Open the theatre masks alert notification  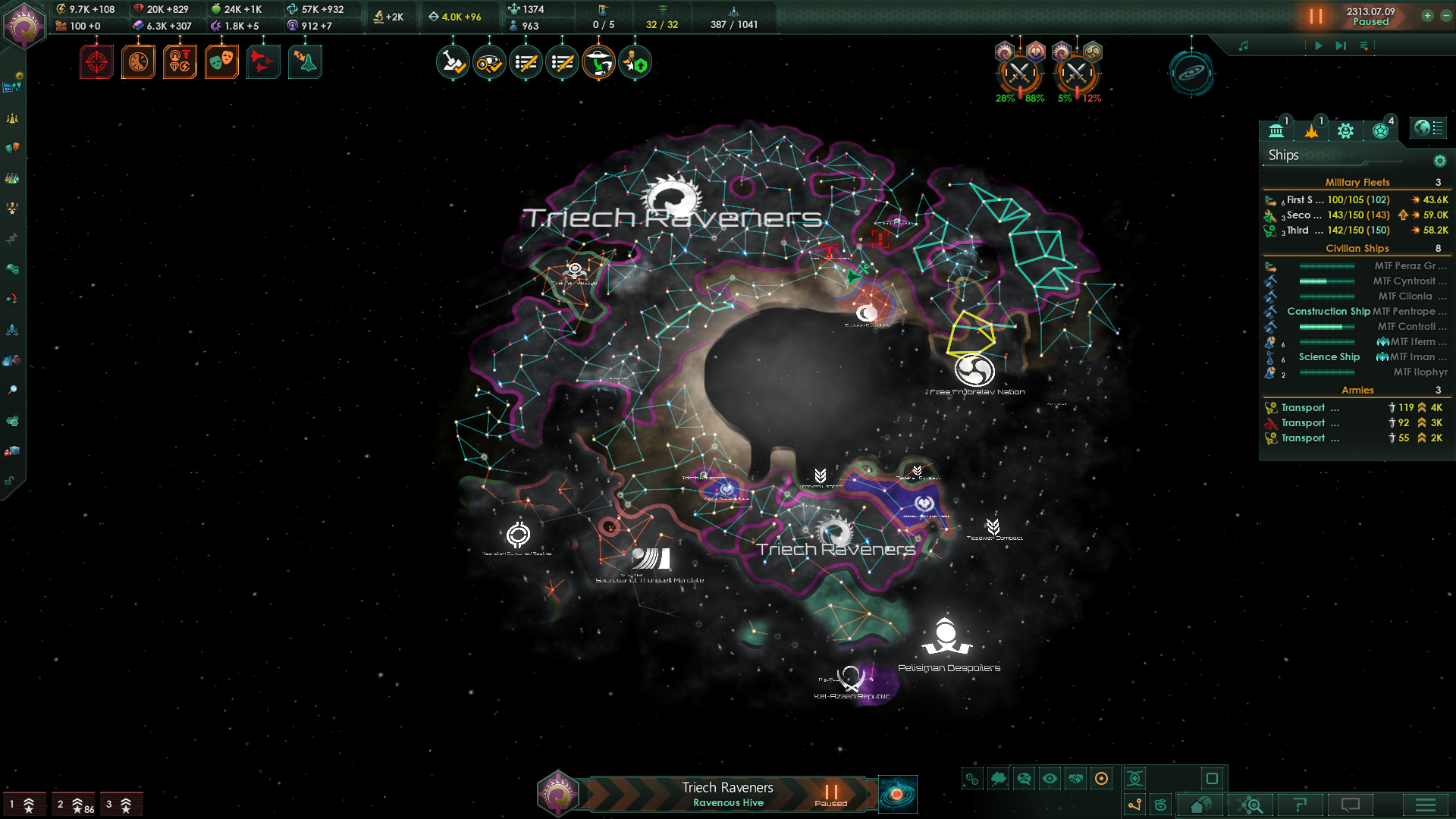(221, 62)
